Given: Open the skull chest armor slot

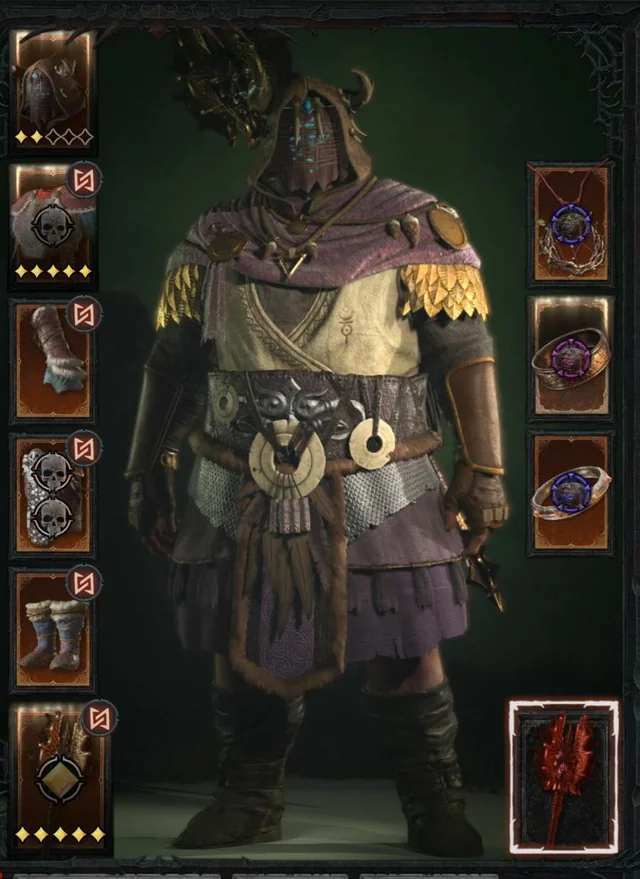Looking at the screenshot, I should 53,226.
